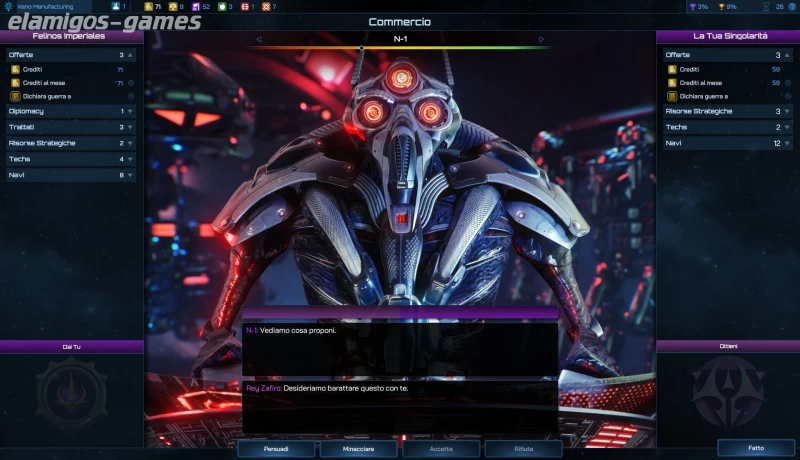
Task: Expand Navi under La Tua Singolarità
Action: click(727, 143)
